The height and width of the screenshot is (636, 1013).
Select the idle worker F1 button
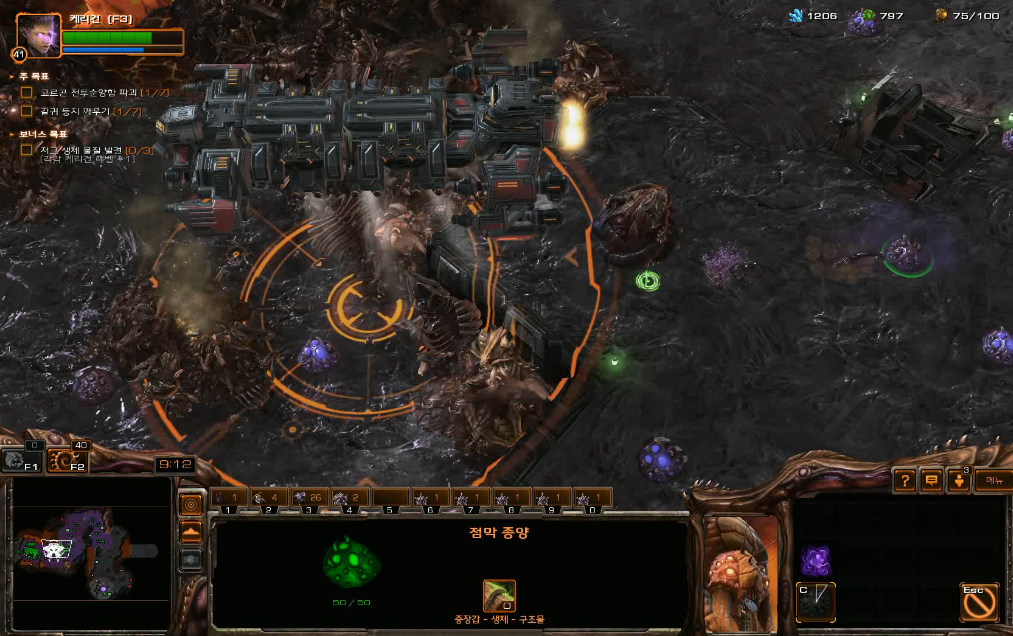click(20, 461)
